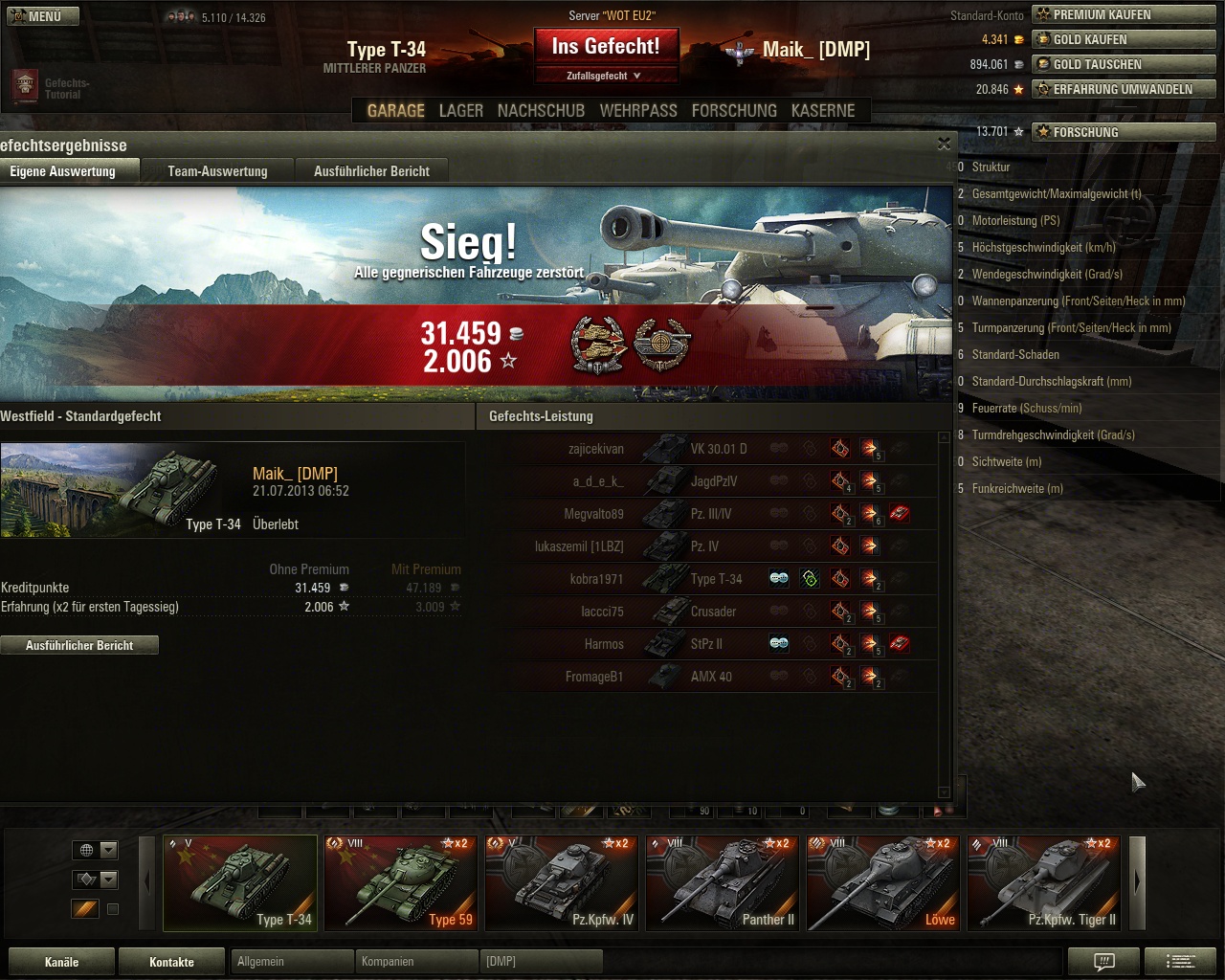Image resolution: width=1225 pixels, height=980 pixels.
Task: Buy premium with Premium Kaufen
Action: click(x=1123, y=15)
